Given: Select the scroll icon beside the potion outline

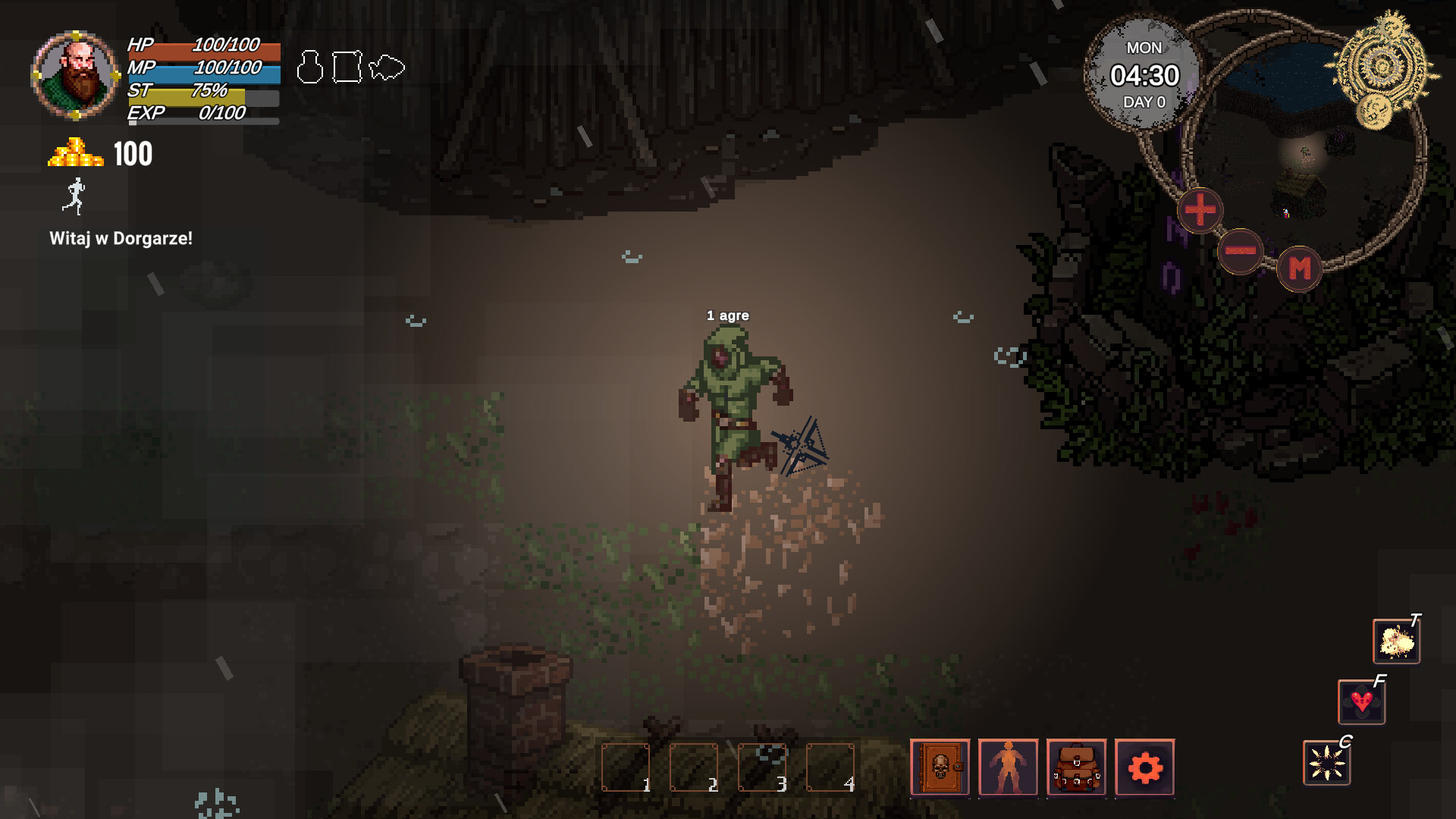Looking at the screenshot, I should pos(346,67).
